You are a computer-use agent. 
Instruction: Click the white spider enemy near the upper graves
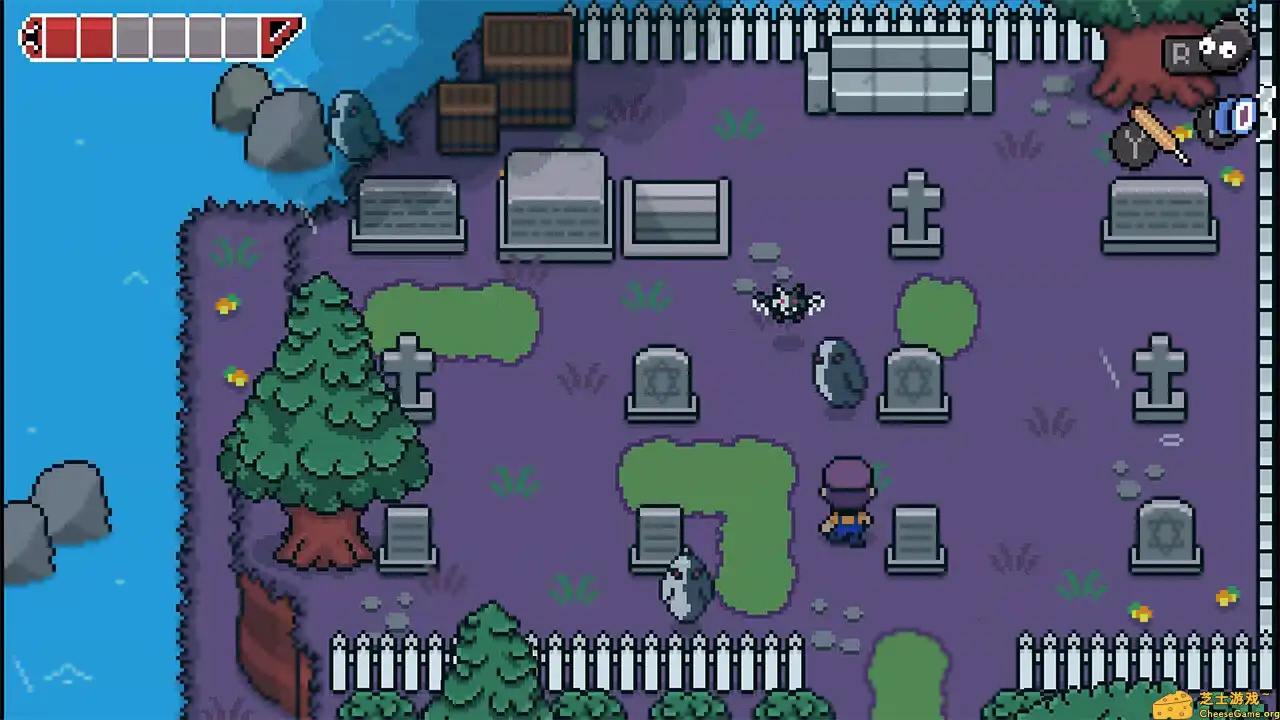pos(785,300)
